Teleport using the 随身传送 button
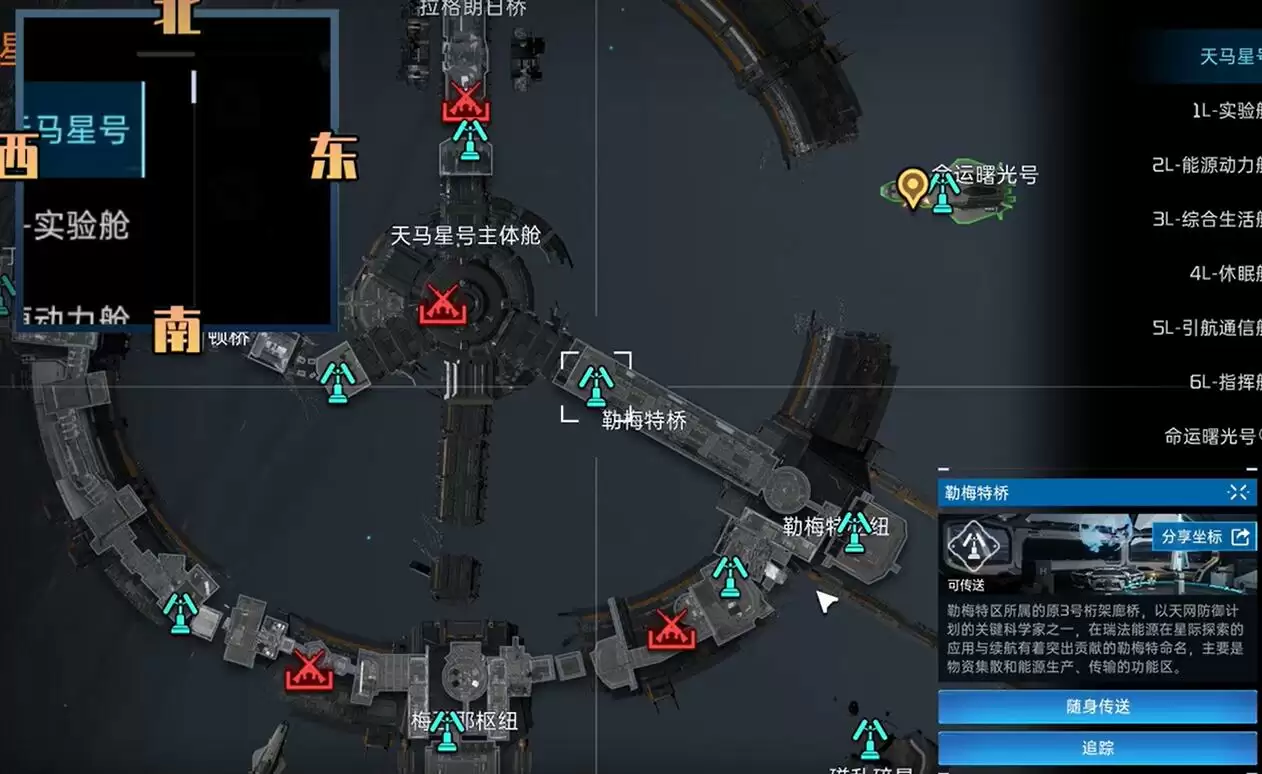The image size is (1262, 774). pos(1097,707)
